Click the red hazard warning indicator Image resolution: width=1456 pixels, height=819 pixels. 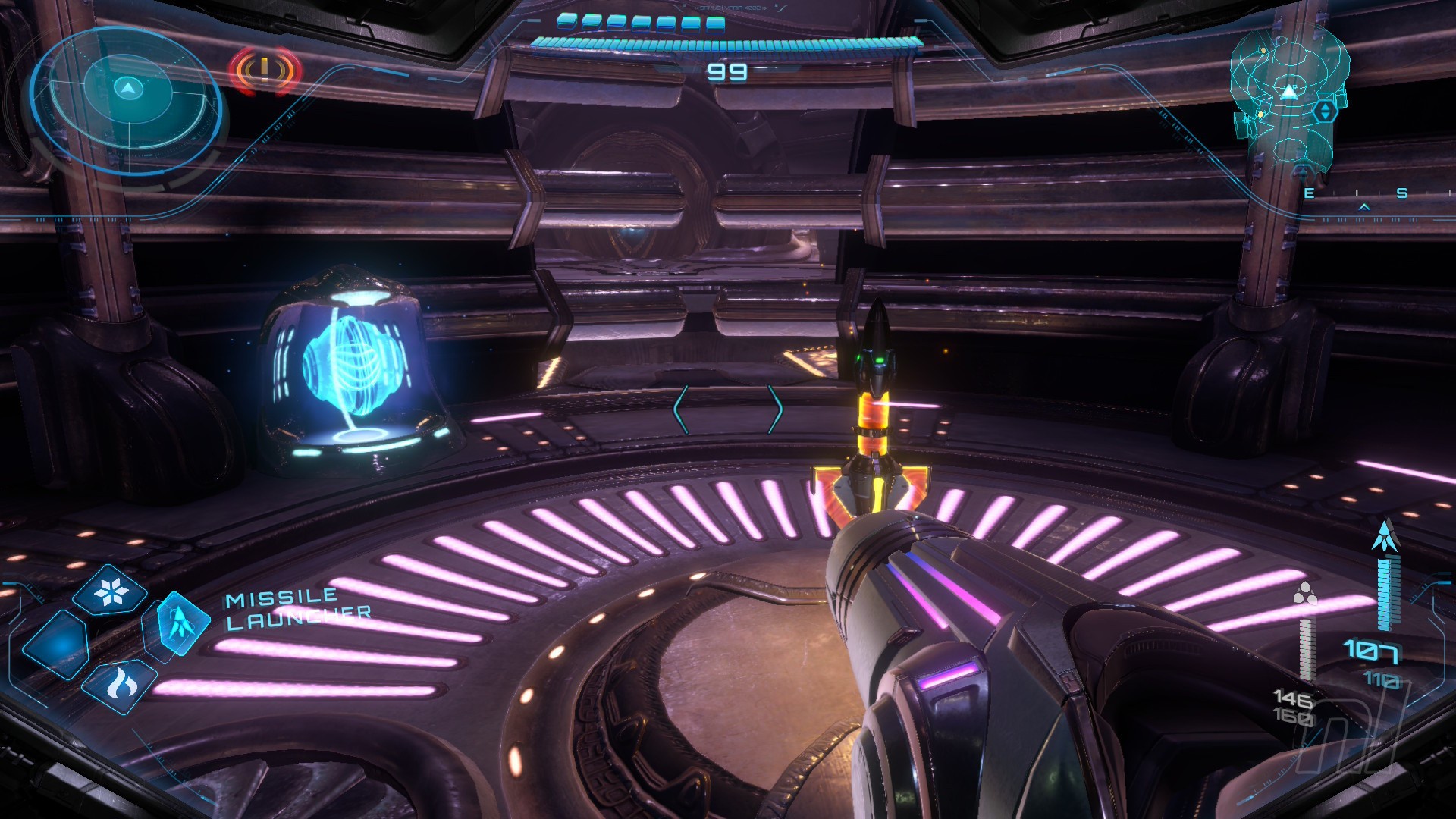click(264, 71)
